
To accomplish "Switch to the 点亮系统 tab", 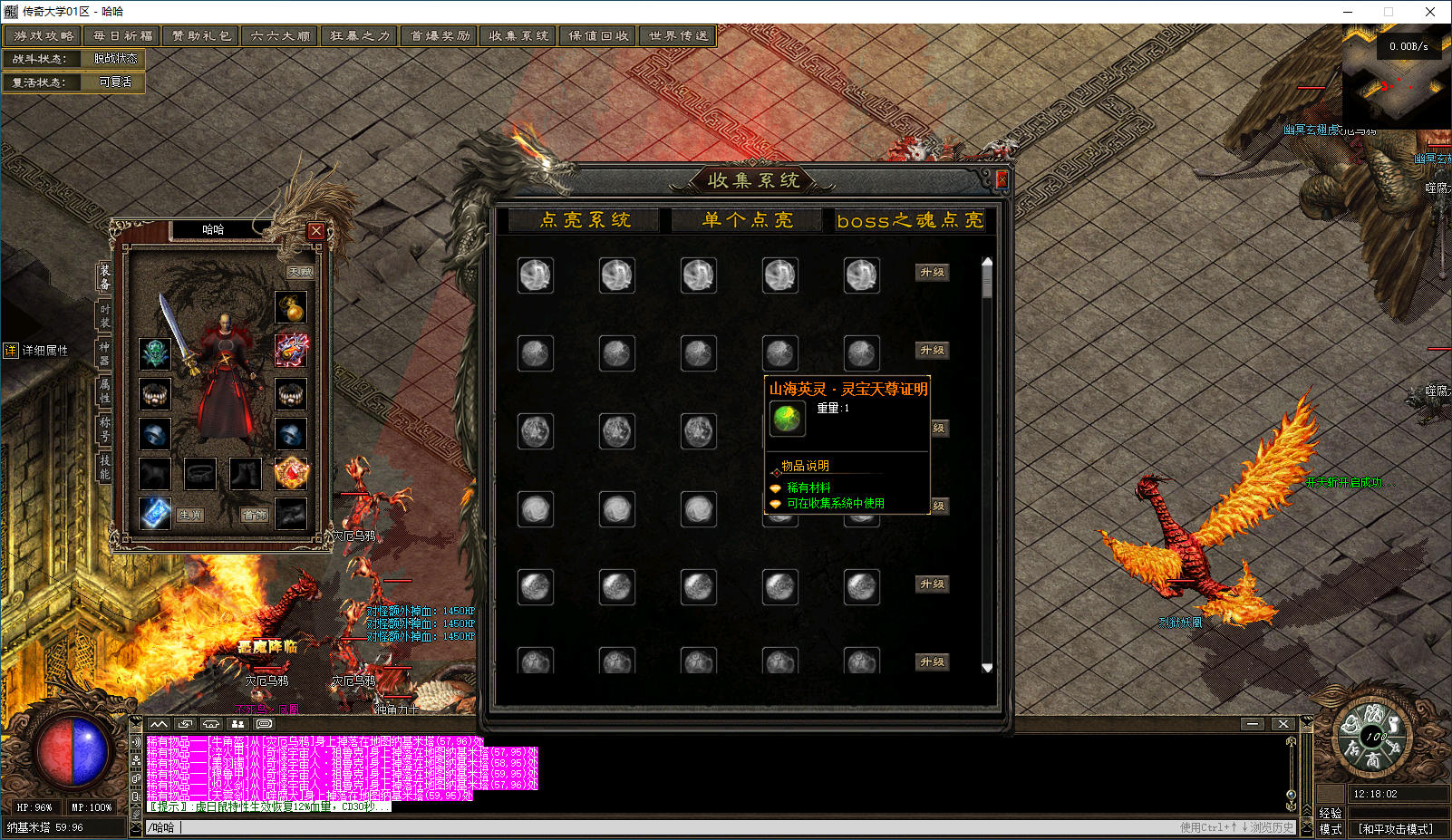I will coord(585,220).
